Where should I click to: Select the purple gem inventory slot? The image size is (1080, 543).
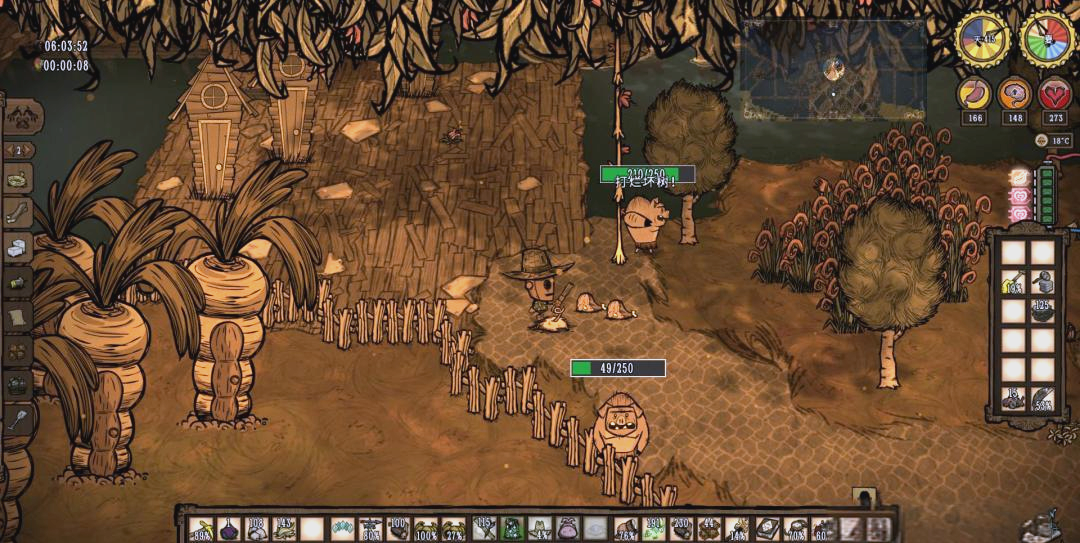click(x=229, y=527)
